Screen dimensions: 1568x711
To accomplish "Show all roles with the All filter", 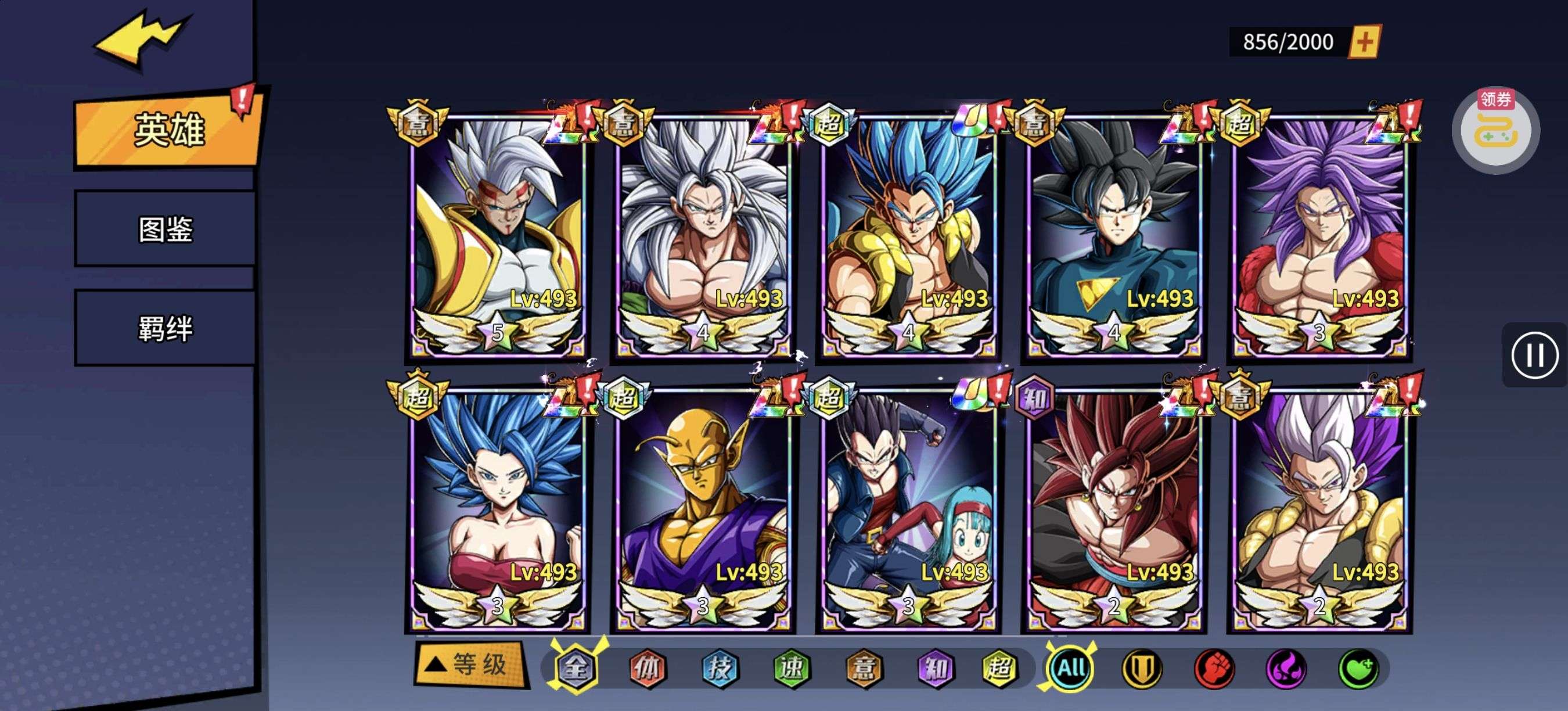I will [1071, 669].
